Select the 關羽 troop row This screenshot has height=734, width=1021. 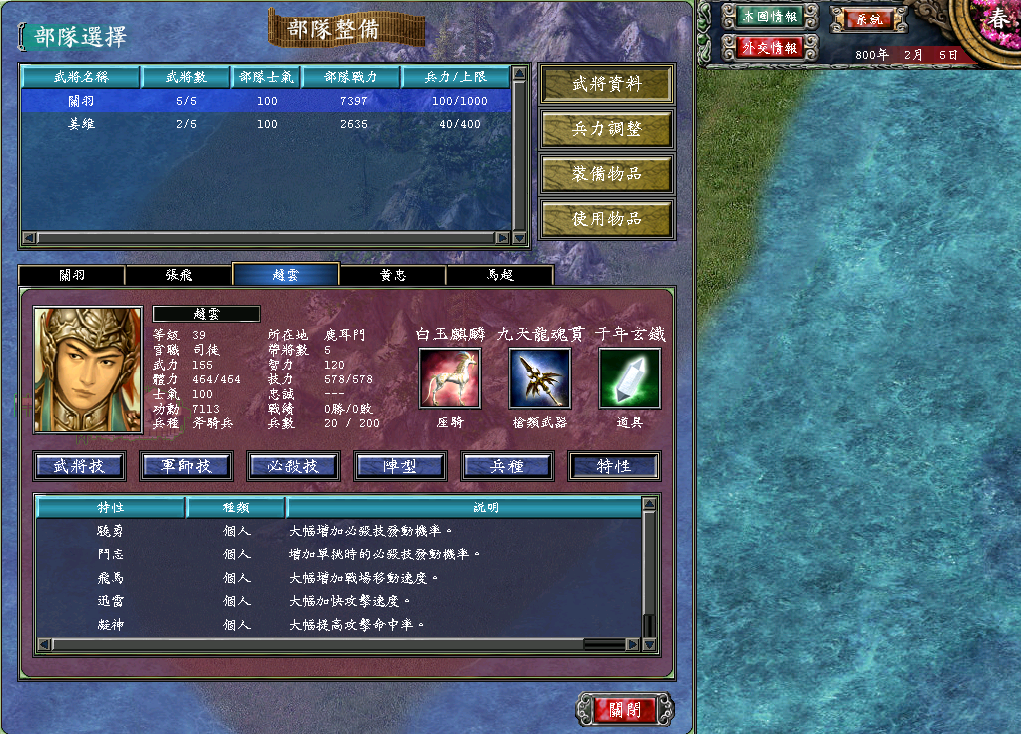tap(265, 101)
